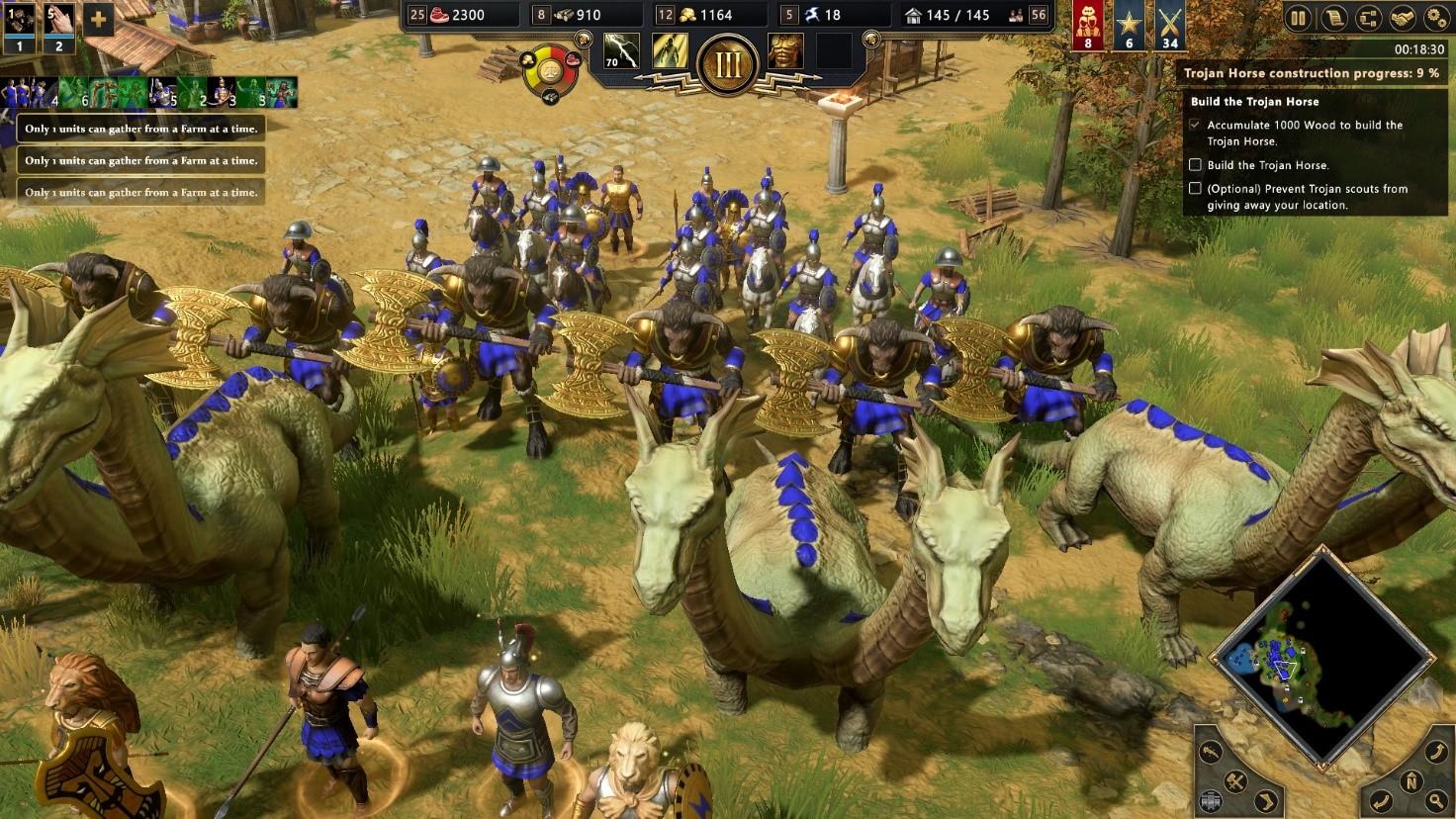Cast the Lightning Storm god power
The image size is (1456, 819).
coord(622,52)
